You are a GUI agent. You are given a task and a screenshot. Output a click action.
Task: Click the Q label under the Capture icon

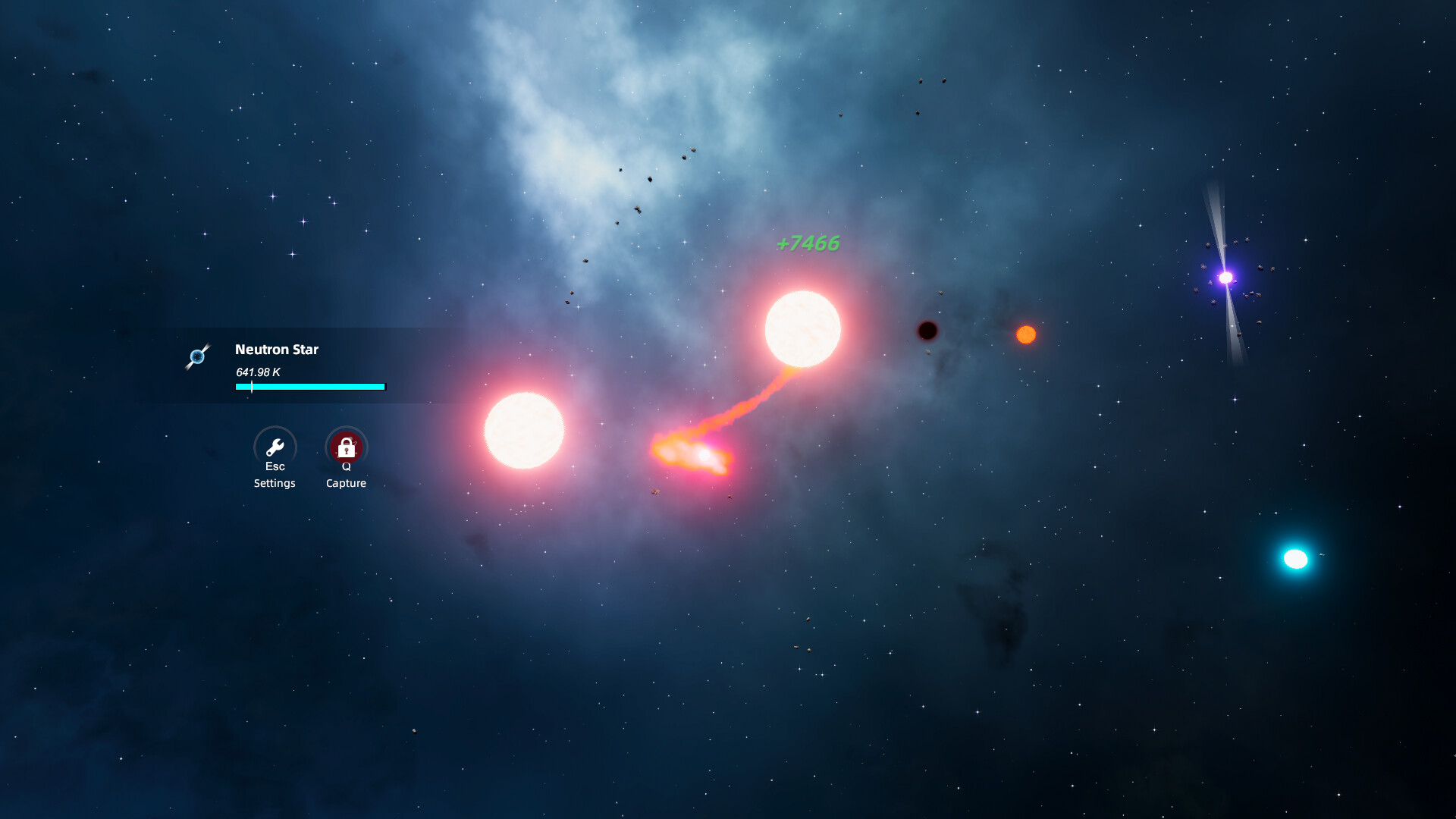pyautogui.click(x=346, y=466)
